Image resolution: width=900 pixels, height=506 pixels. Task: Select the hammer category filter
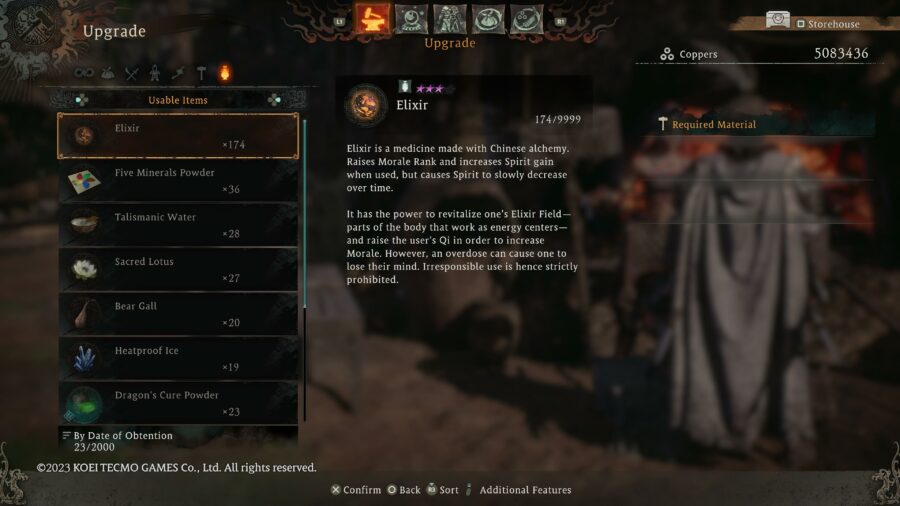click(x=201, y=73)
